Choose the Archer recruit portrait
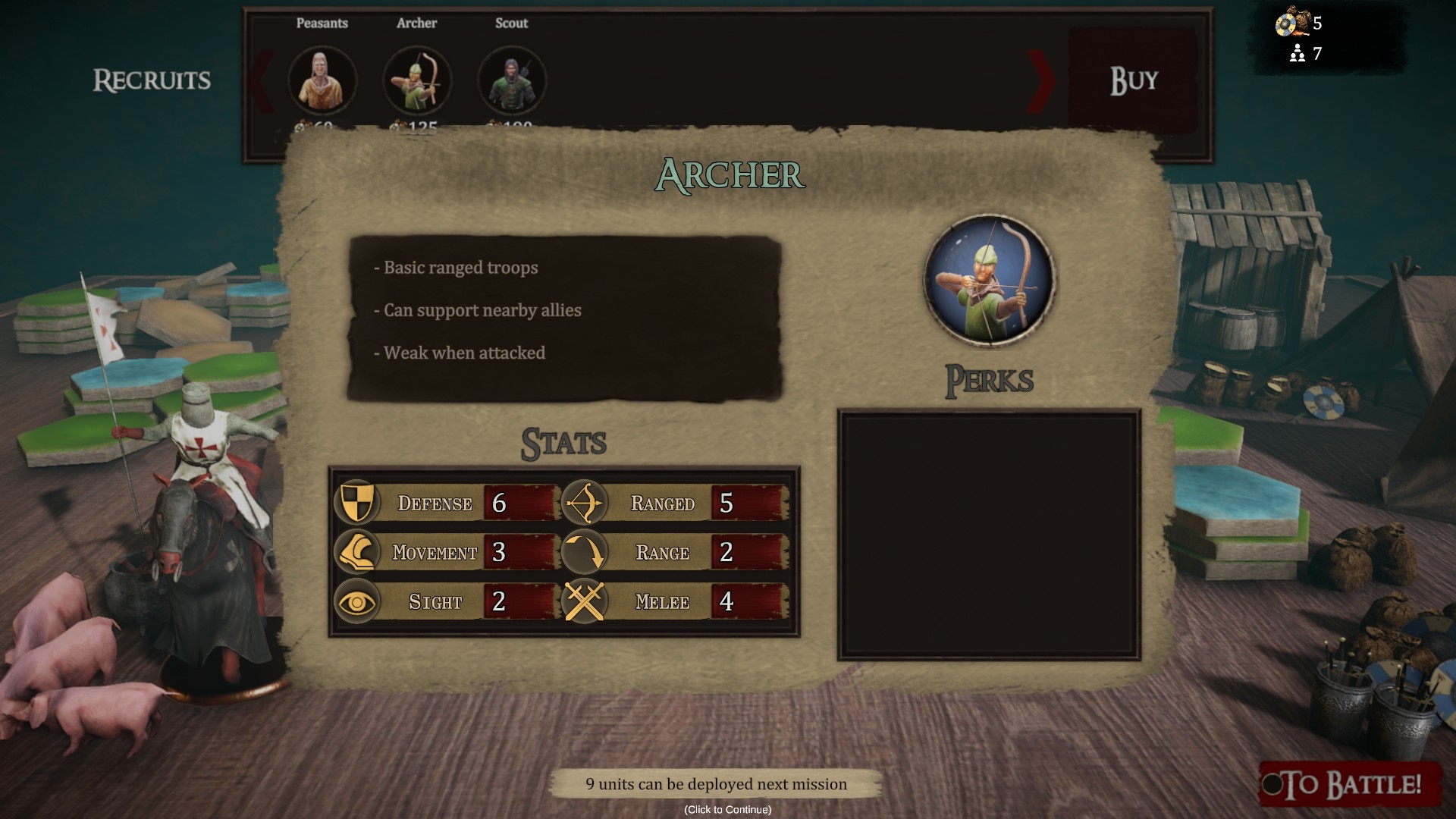 click(x=417, y=80)
